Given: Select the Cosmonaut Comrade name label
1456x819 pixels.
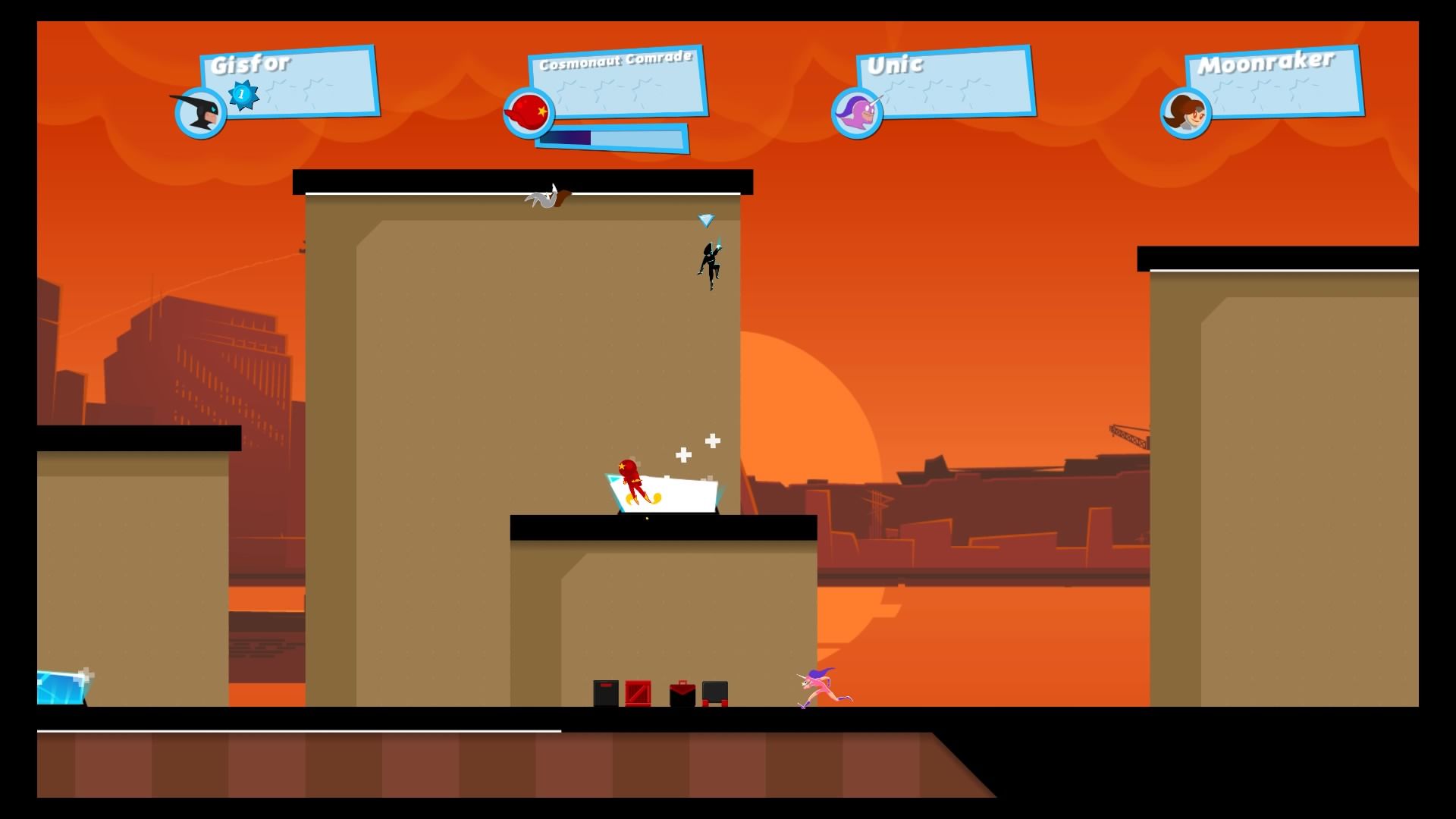Looking at the screenshot, I should pyautogui.click(x=616, y=64).
